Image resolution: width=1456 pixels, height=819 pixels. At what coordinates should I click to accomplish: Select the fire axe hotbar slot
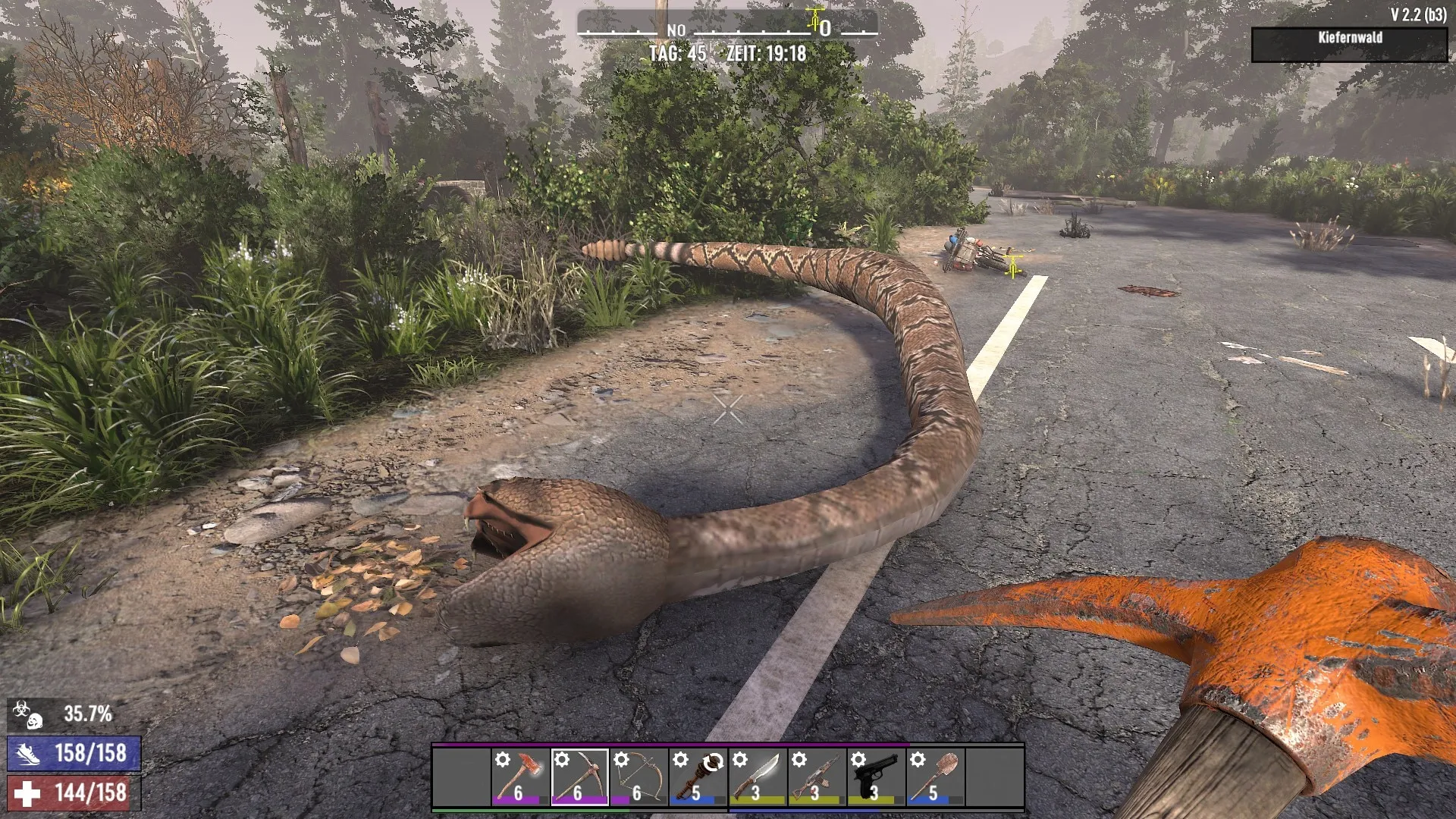coord(520,777)
